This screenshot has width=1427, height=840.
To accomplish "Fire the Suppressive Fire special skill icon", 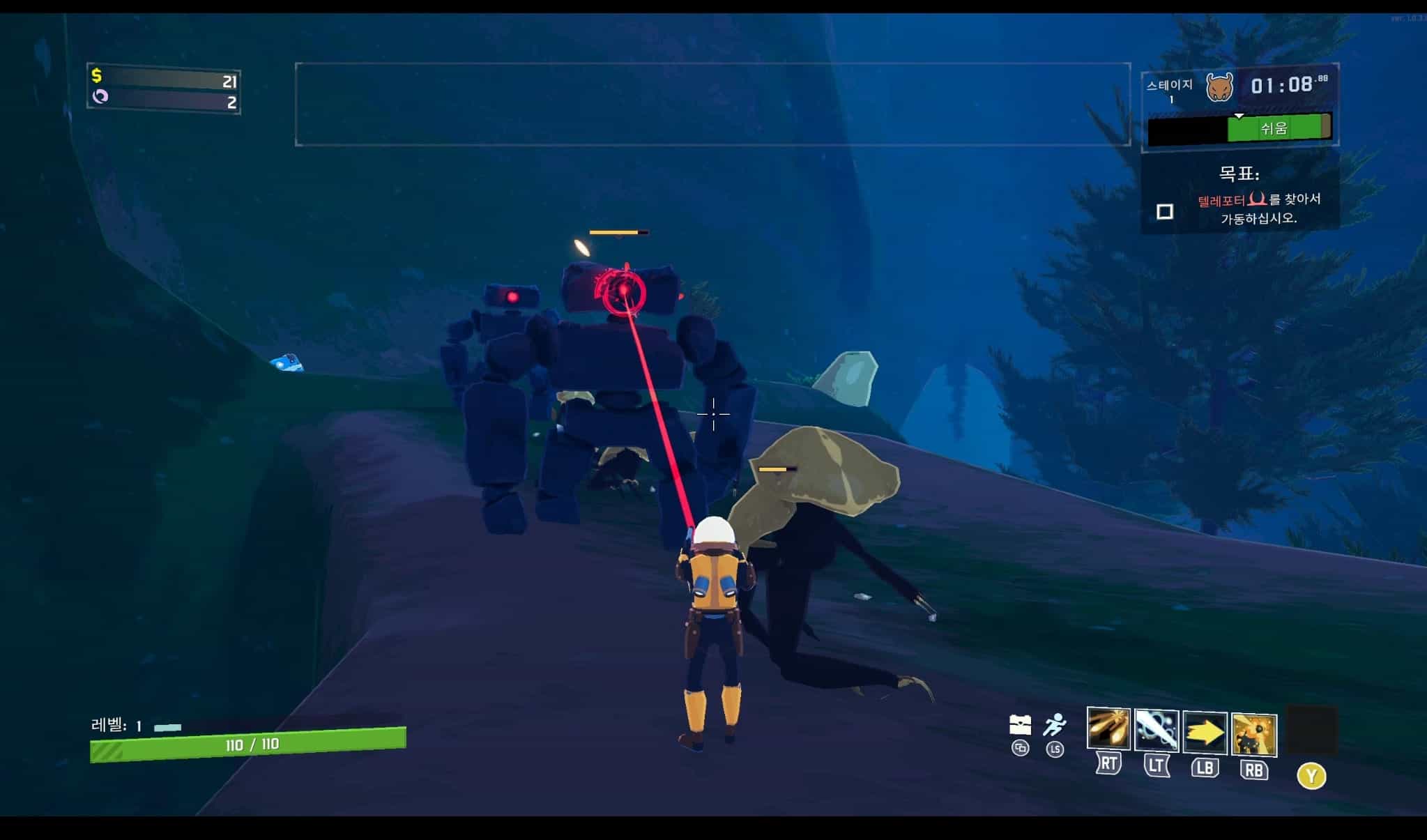I will pyautogui.click(x=1254, y=735).
